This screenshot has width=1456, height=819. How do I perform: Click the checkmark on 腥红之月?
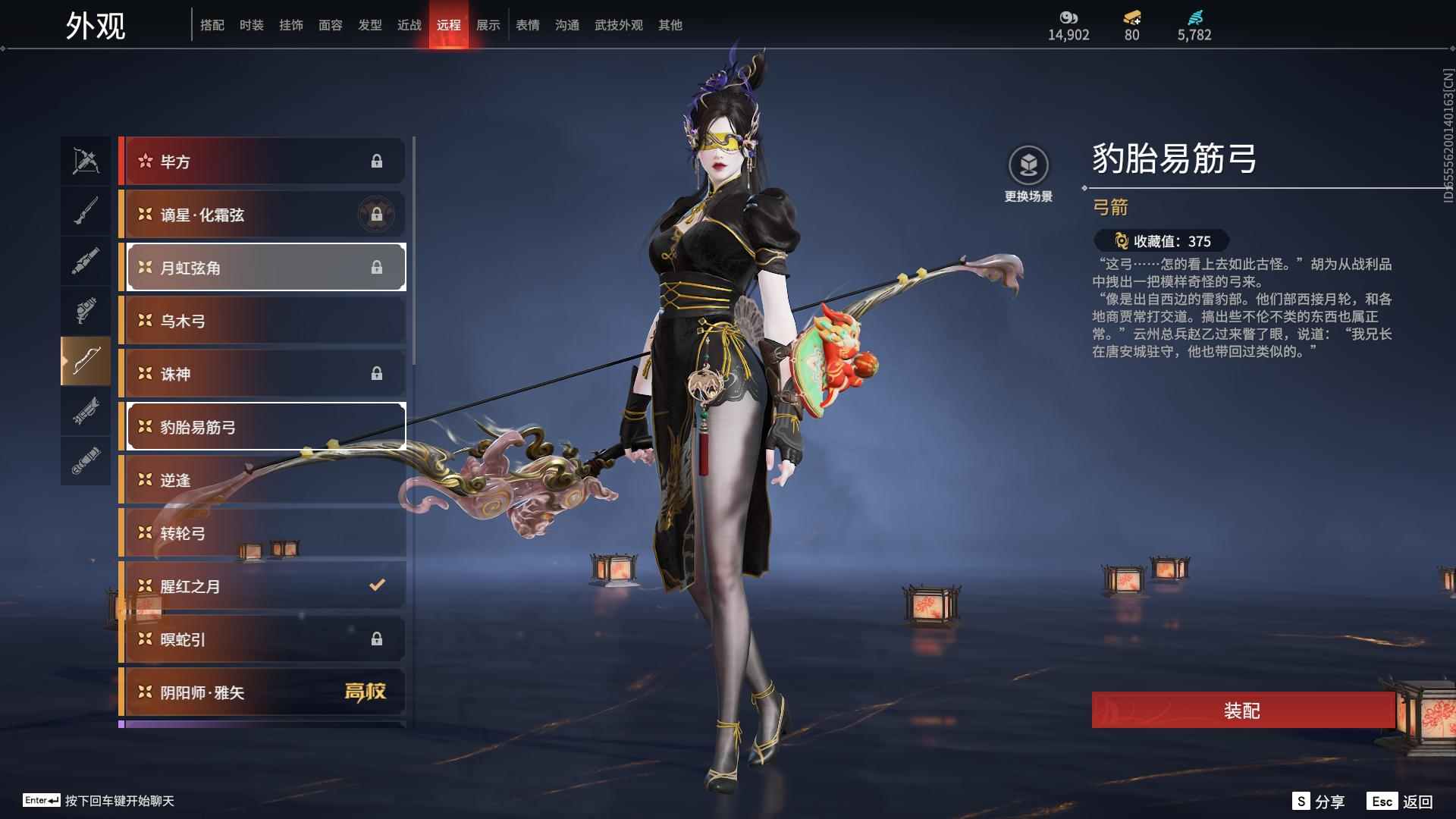click(x=375, y=585)
